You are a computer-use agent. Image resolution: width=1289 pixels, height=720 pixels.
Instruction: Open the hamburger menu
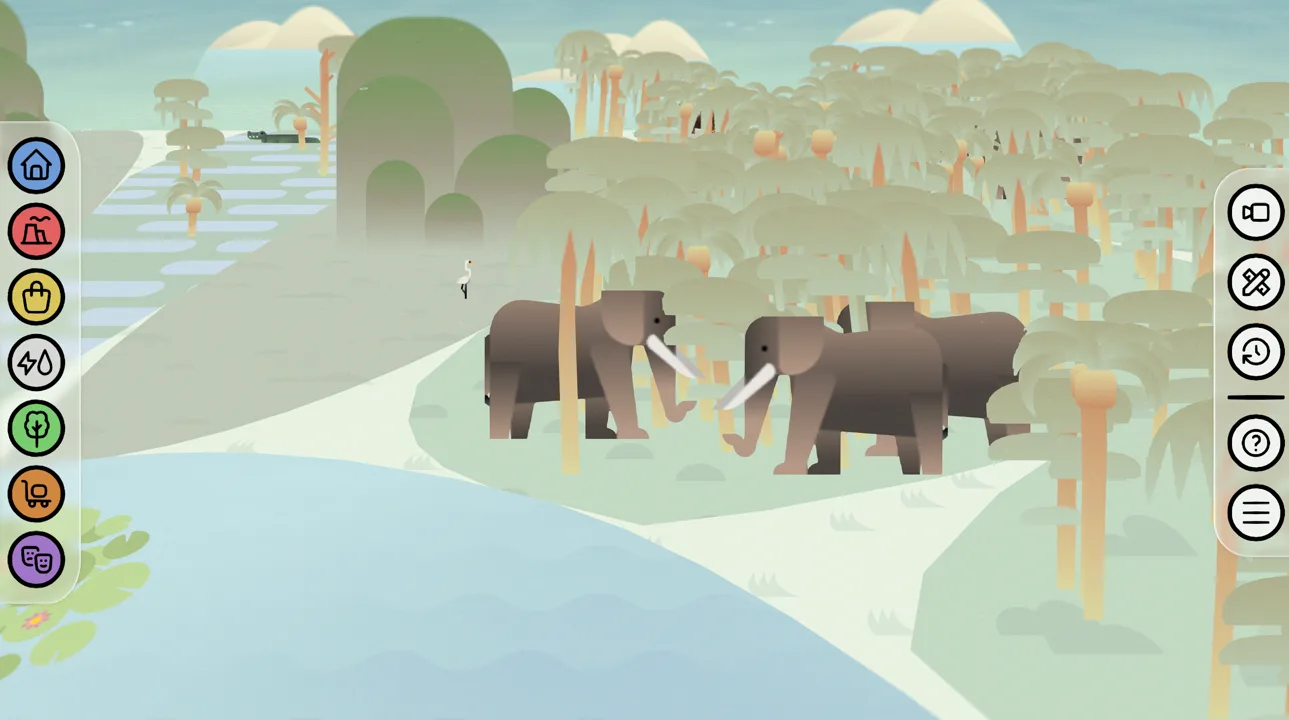point(1255,513)
